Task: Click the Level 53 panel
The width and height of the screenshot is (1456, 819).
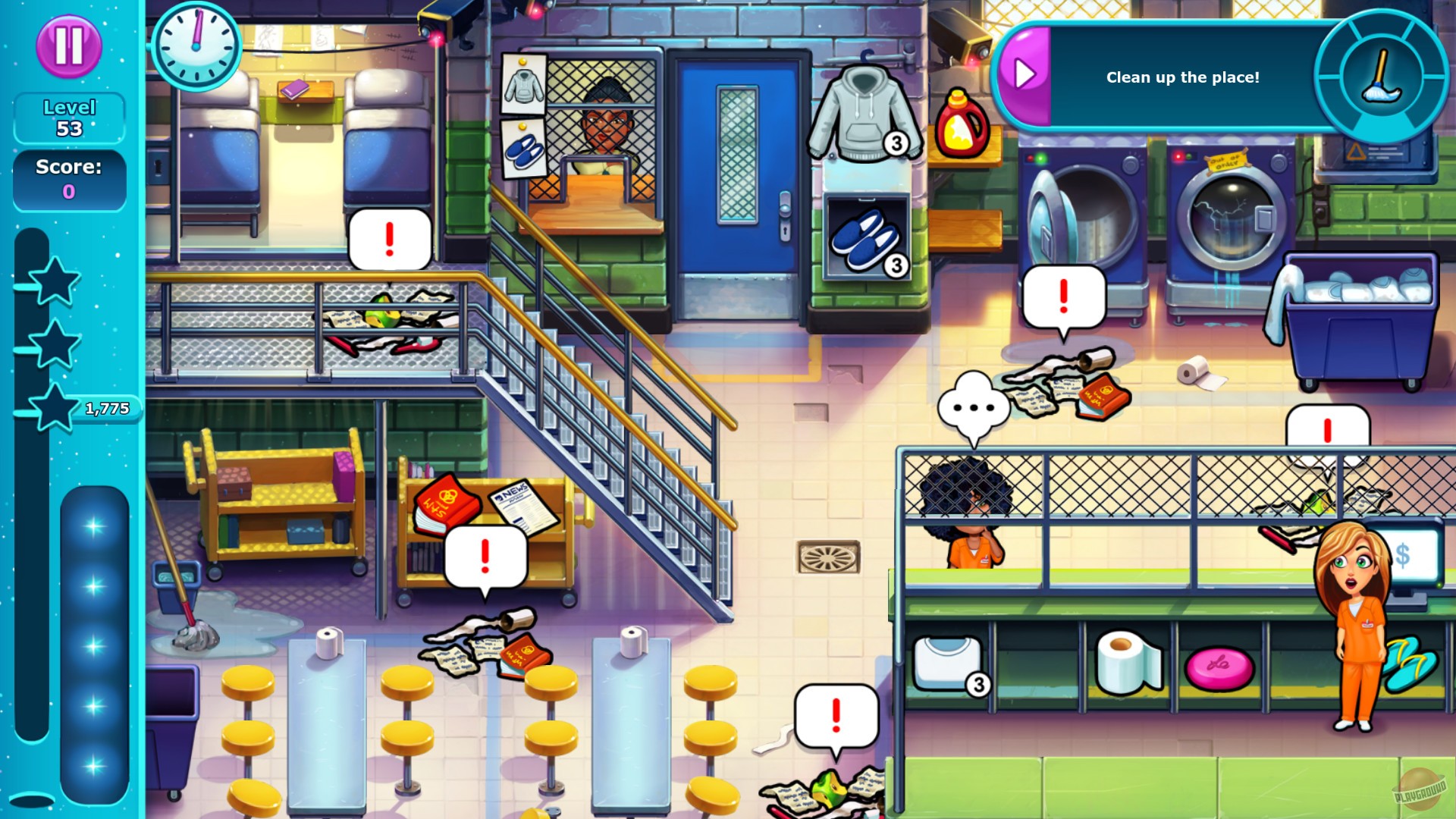Action: pyautogui.click(x=69, y=118)
